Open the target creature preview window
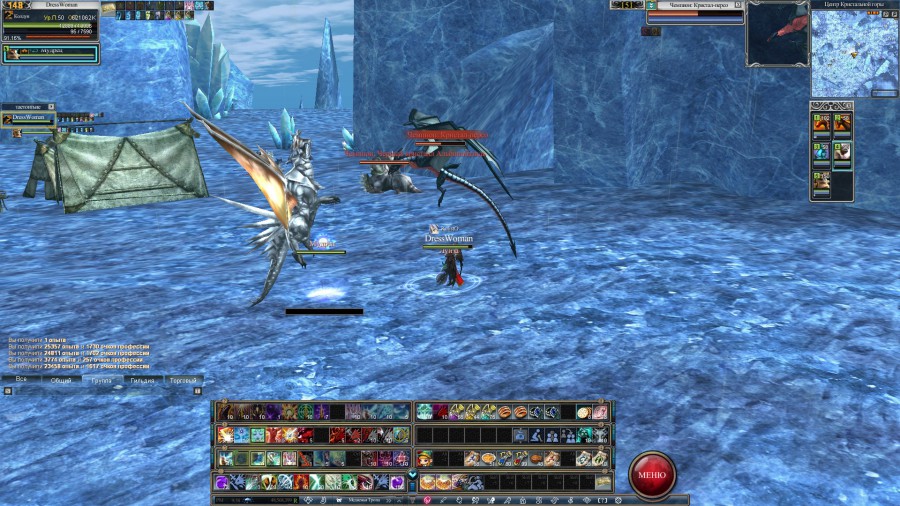Image resolution: width=900 pixels, height=506 pixels. pos(777,34)
